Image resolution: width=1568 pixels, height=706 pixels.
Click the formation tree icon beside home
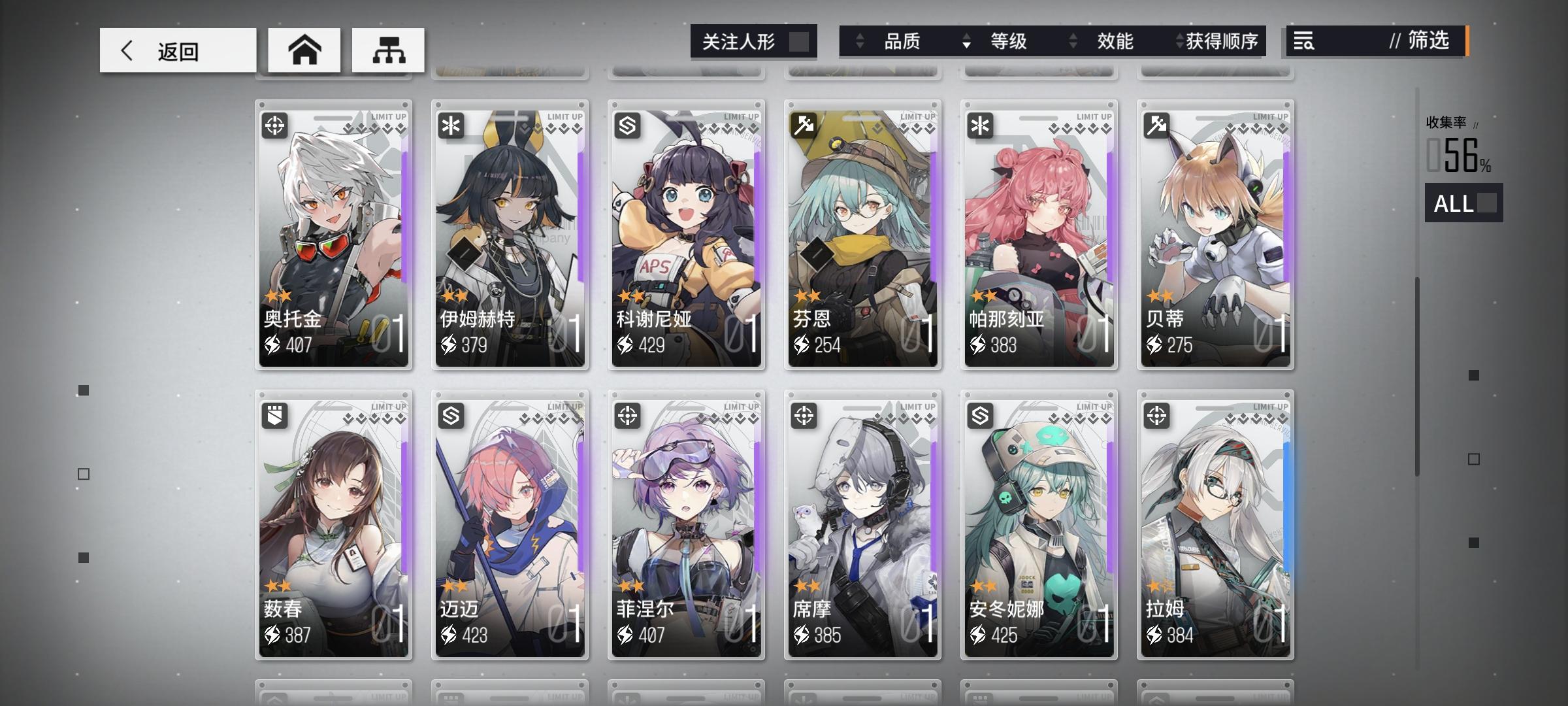coord(387,50)
